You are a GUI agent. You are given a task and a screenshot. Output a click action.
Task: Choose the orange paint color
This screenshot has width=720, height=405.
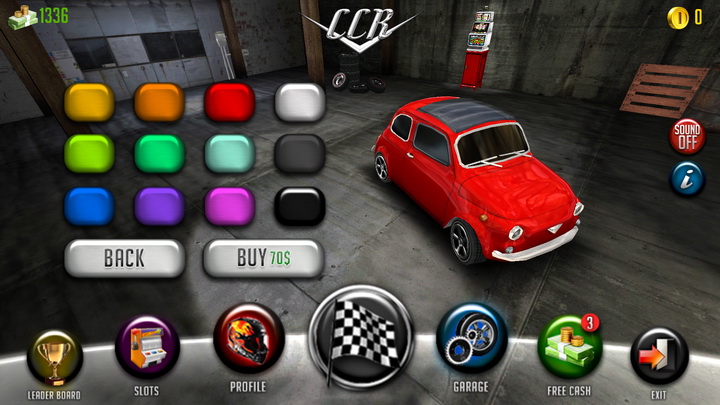(160, 102)
